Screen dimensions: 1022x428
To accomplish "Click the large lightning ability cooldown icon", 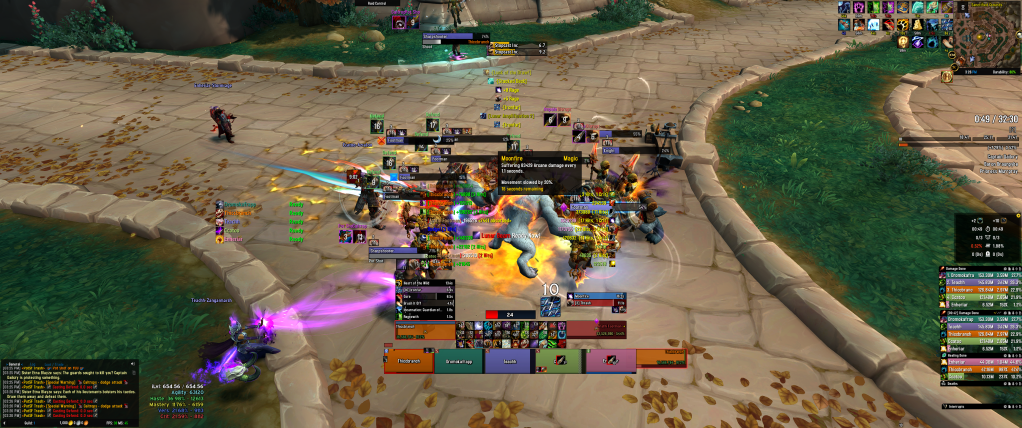I will 550,307.
